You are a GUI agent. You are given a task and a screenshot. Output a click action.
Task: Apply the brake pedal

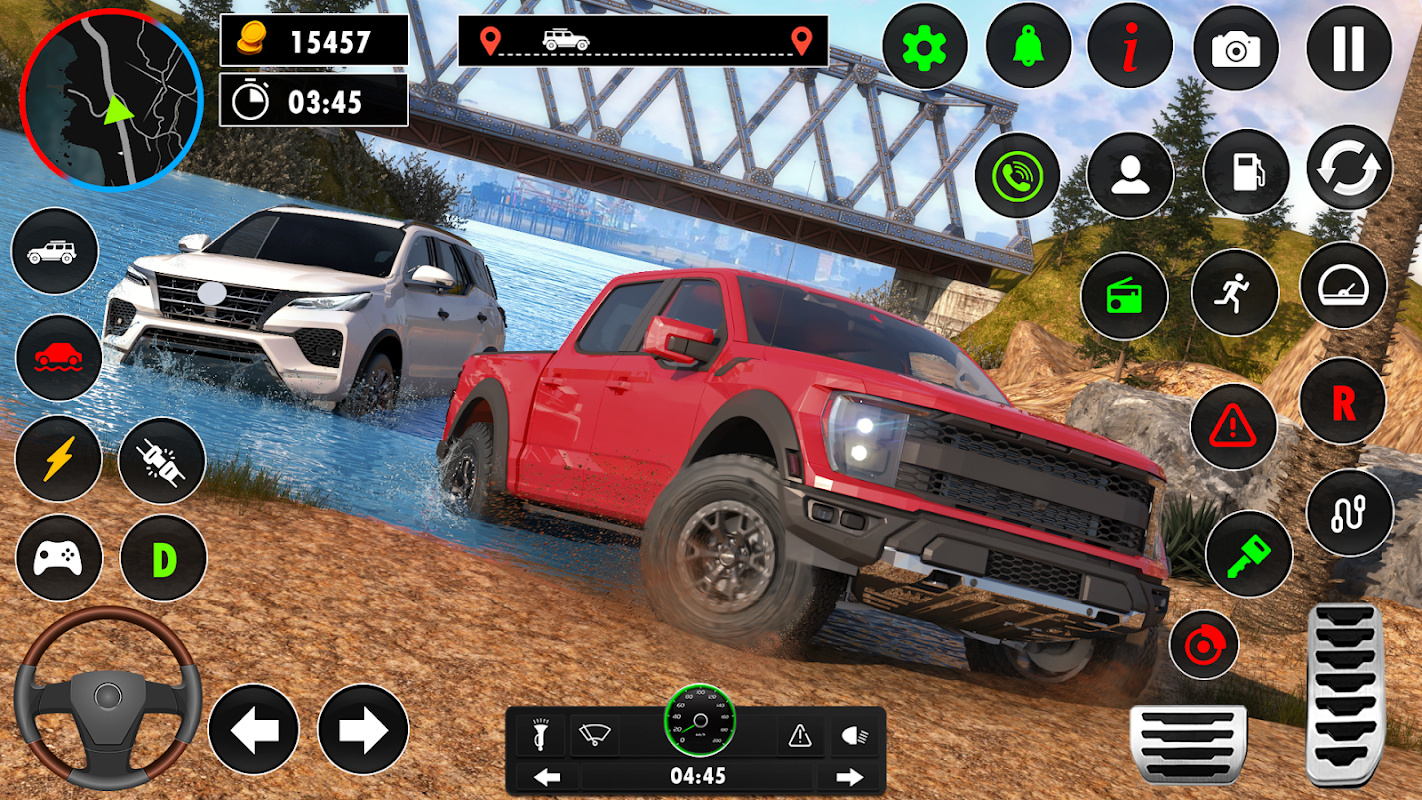1188,744
